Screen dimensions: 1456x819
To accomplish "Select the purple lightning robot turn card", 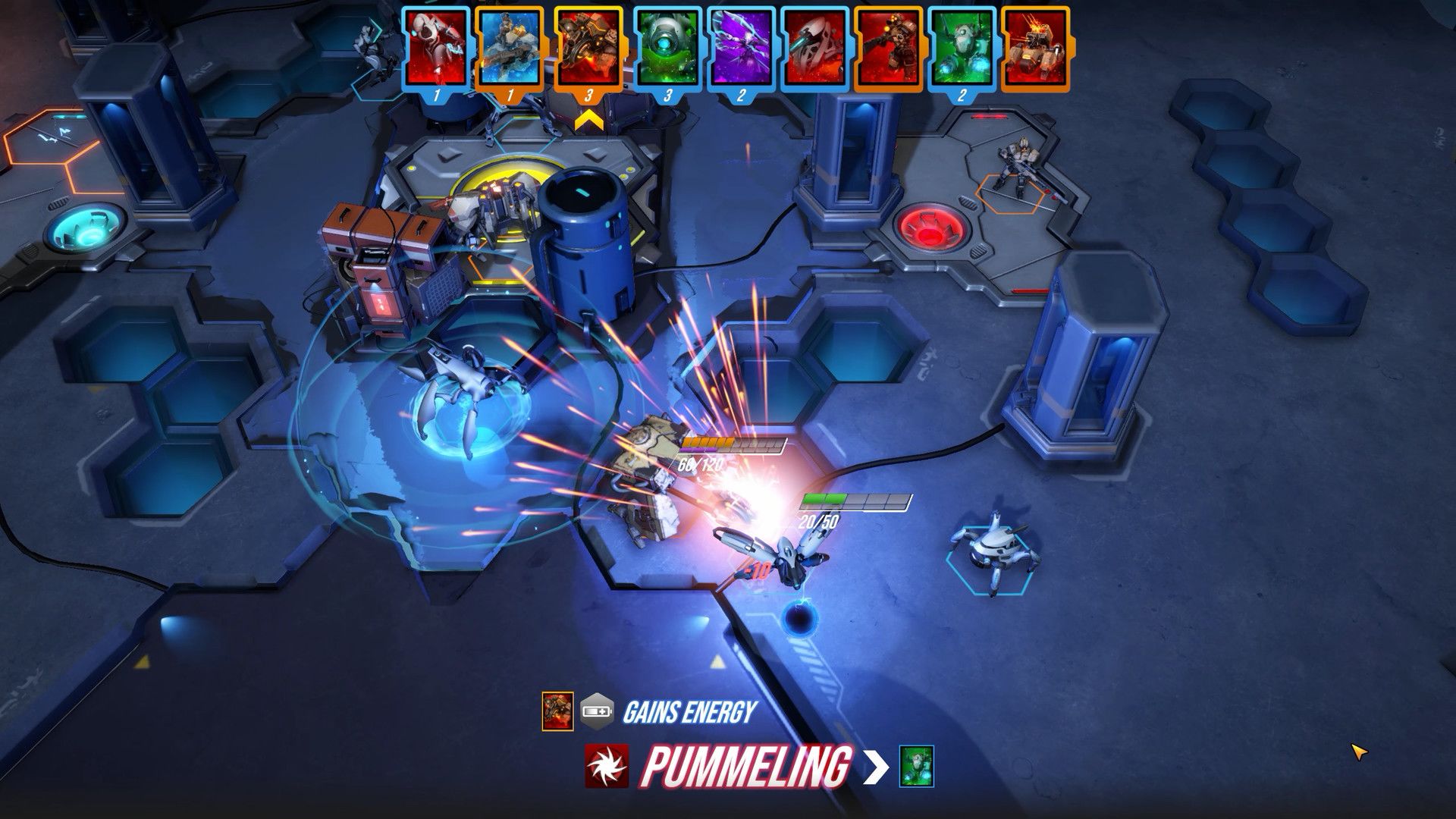I will (741, 47).
